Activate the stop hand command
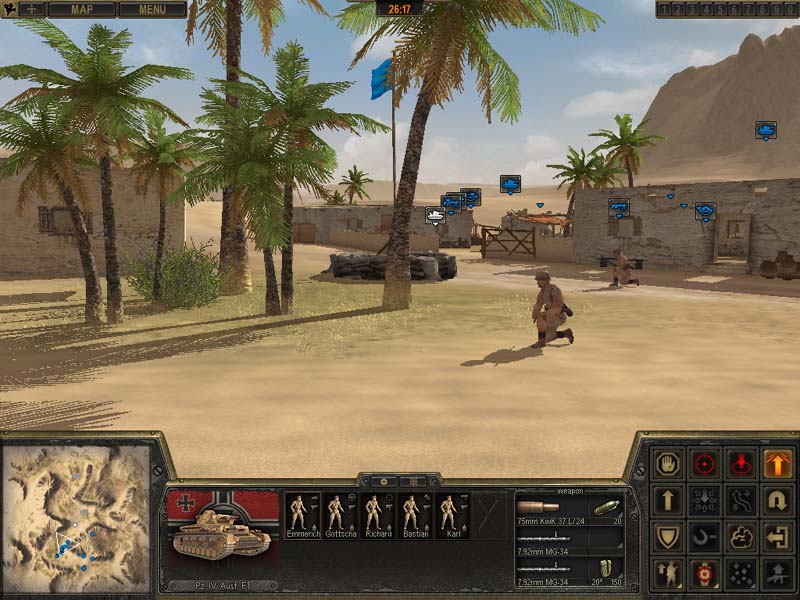The image size is (800, 600). [667, 464]
